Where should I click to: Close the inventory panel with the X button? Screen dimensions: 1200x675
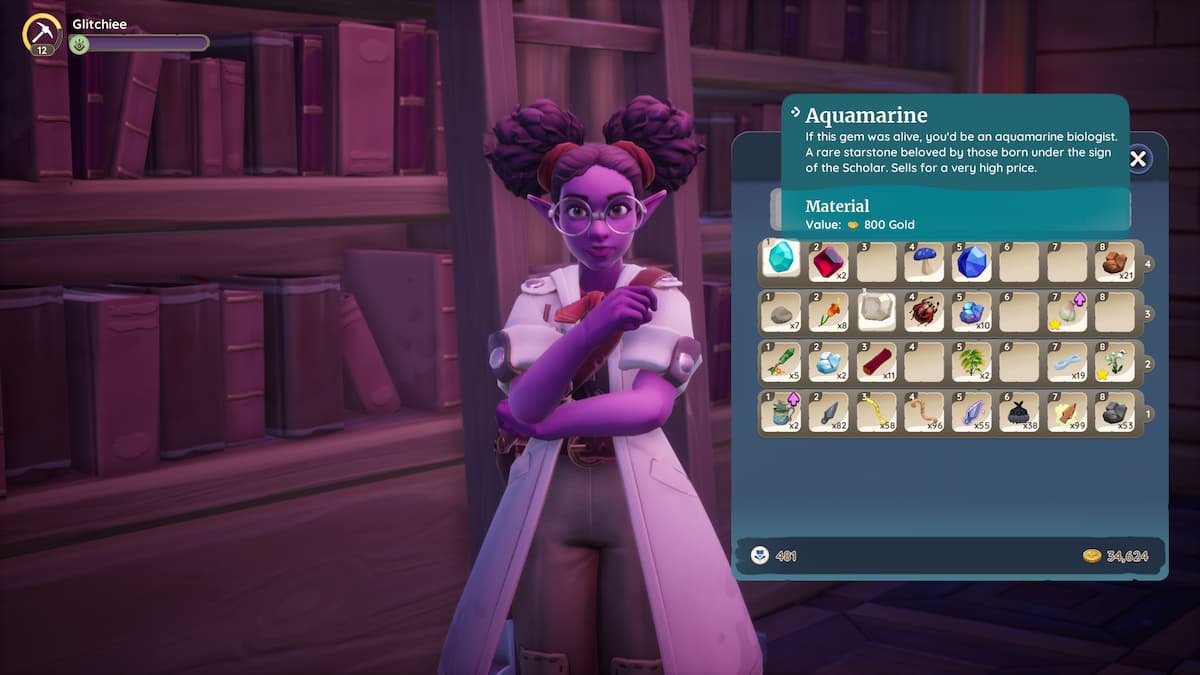(1138, 158)
